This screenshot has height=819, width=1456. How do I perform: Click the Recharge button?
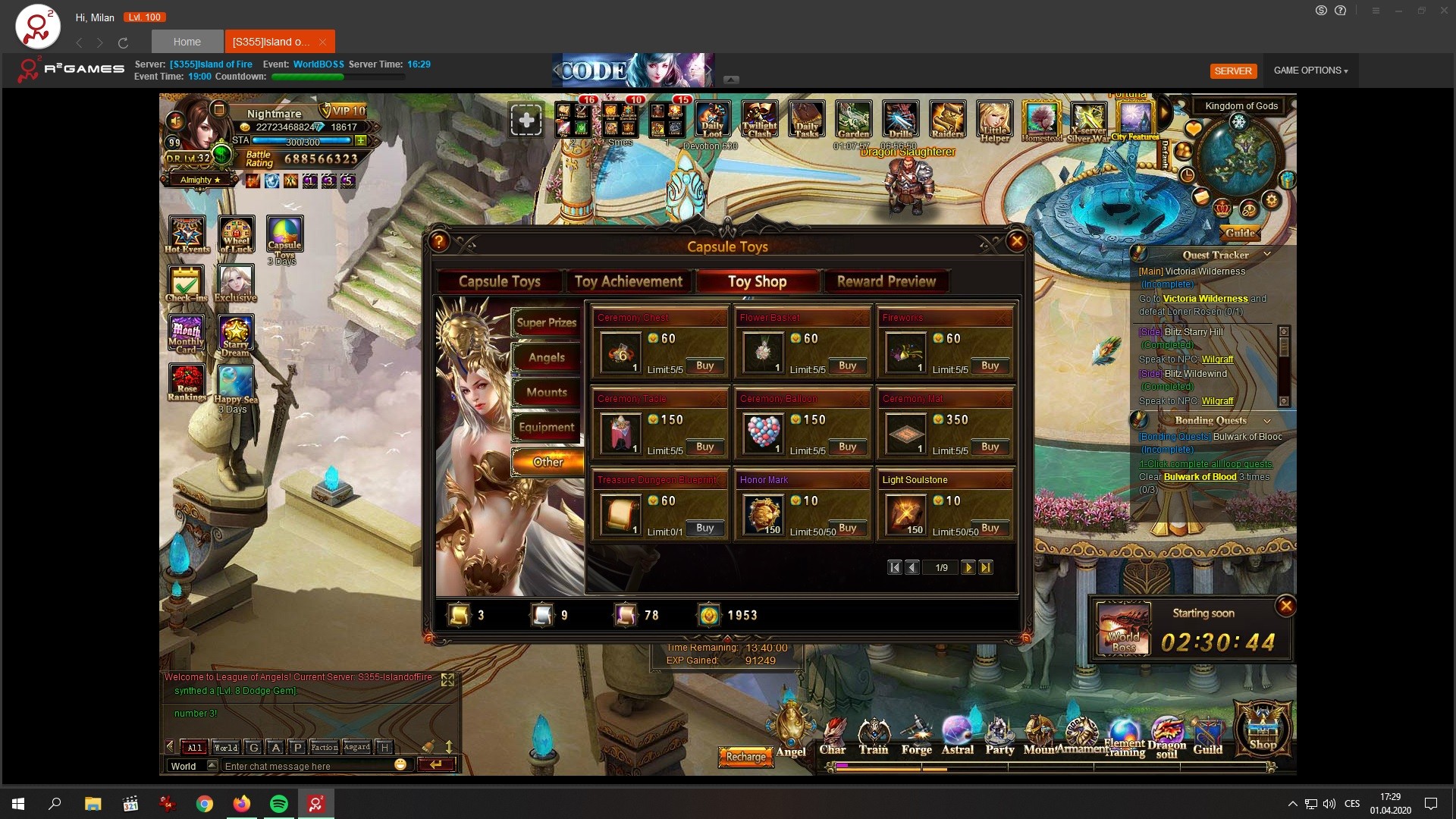tap(745, 757)
